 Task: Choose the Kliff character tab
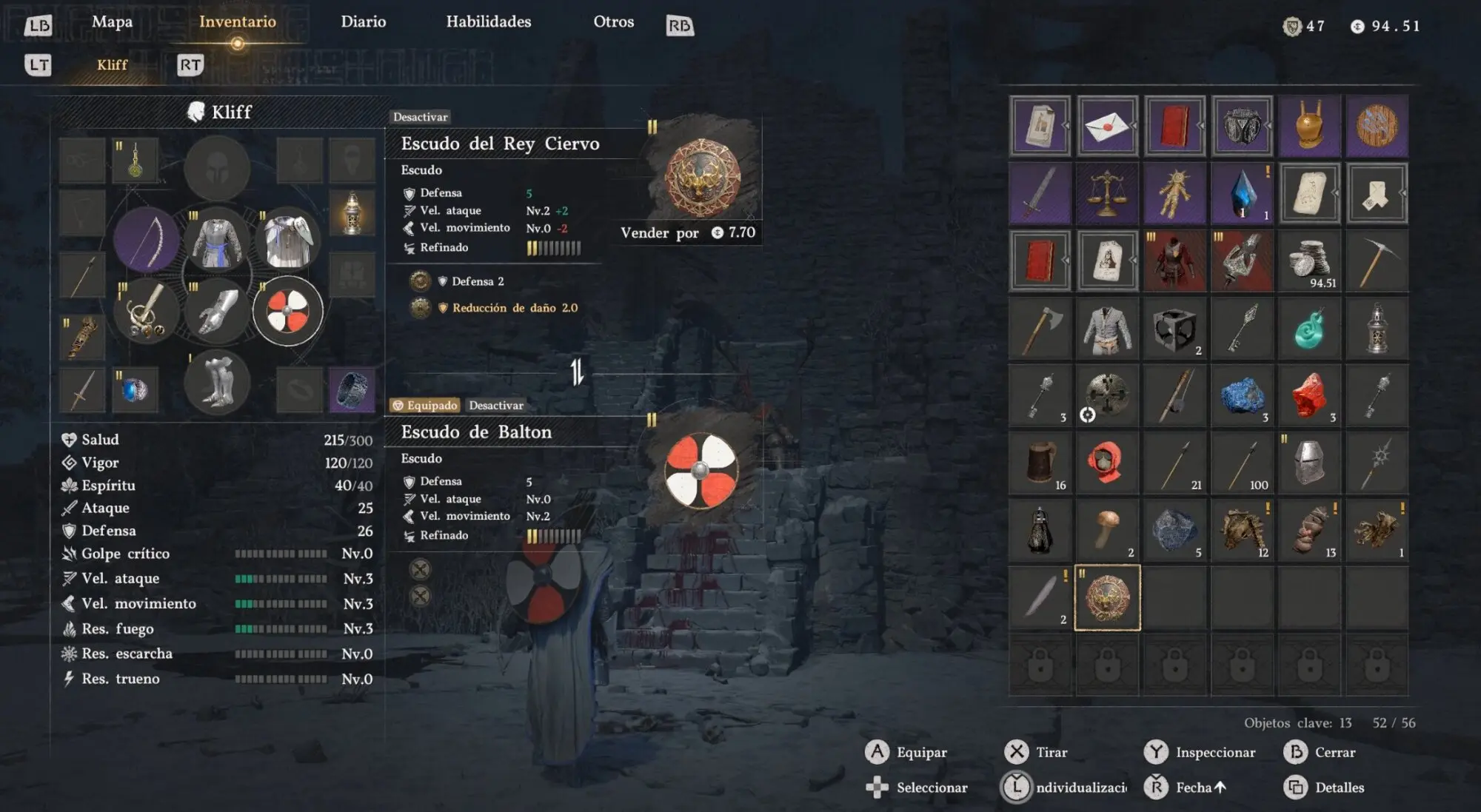tap(112, 65)
